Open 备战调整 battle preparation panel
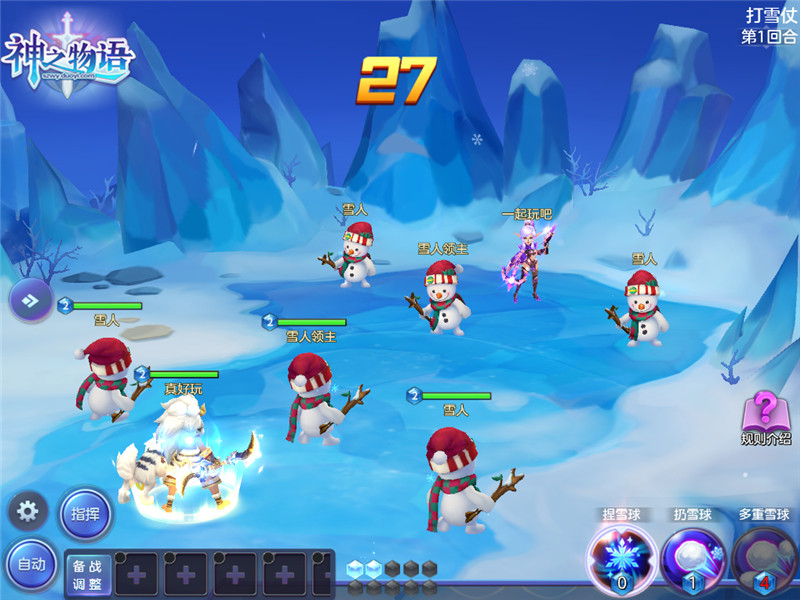This screenshot has width=800, height=600. (89, 574)
